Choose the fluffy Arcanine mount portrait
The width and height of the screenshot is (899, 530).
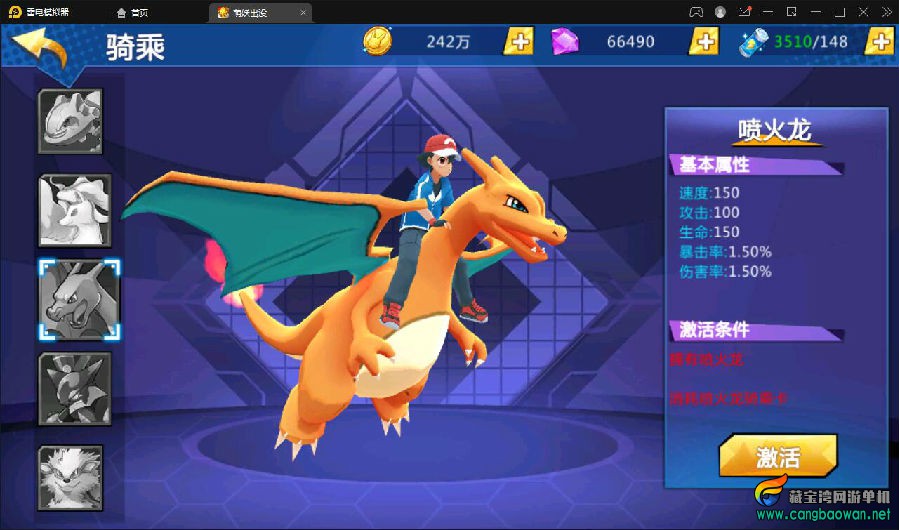coord(71,473)
